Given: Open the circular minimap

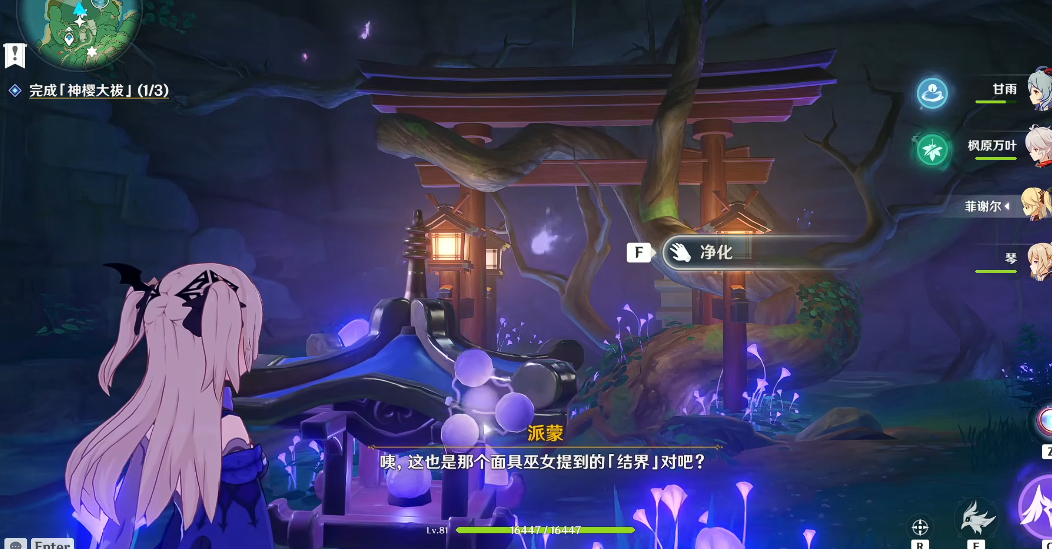Looking at the screenshot, I should (x=78, y=26).
